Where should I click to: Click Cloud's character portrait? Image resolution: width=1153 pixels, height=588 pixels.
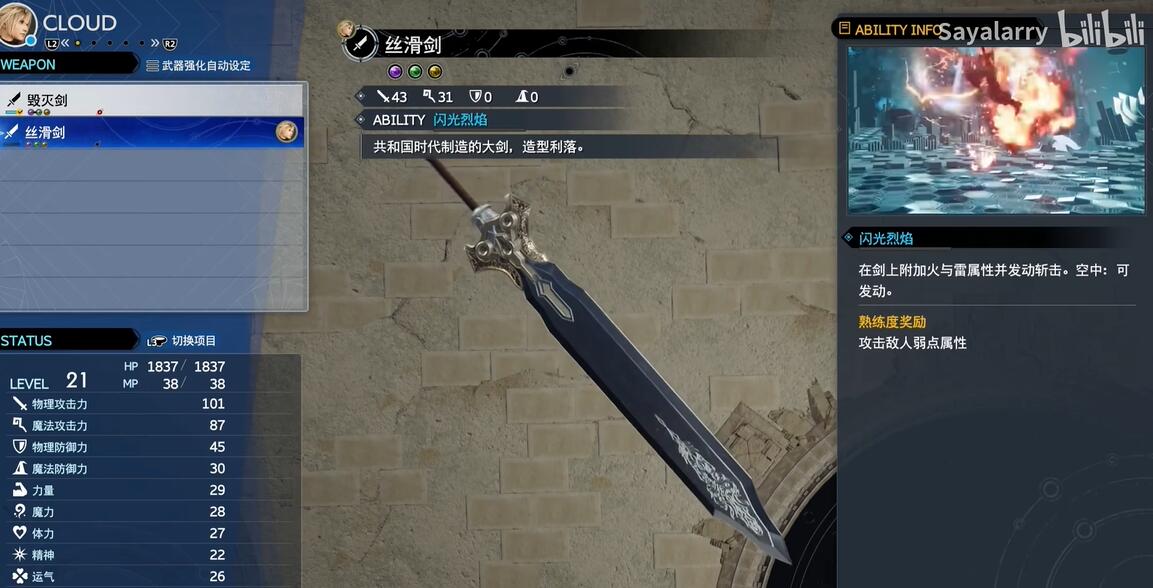click(20, 23)
